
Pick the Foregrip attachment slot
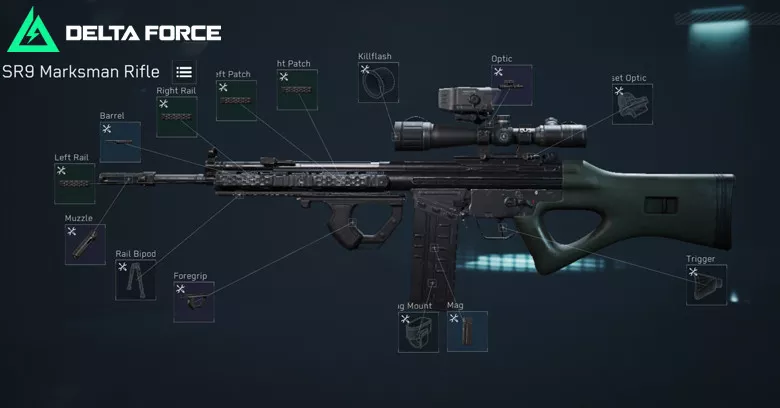(193, 301)
